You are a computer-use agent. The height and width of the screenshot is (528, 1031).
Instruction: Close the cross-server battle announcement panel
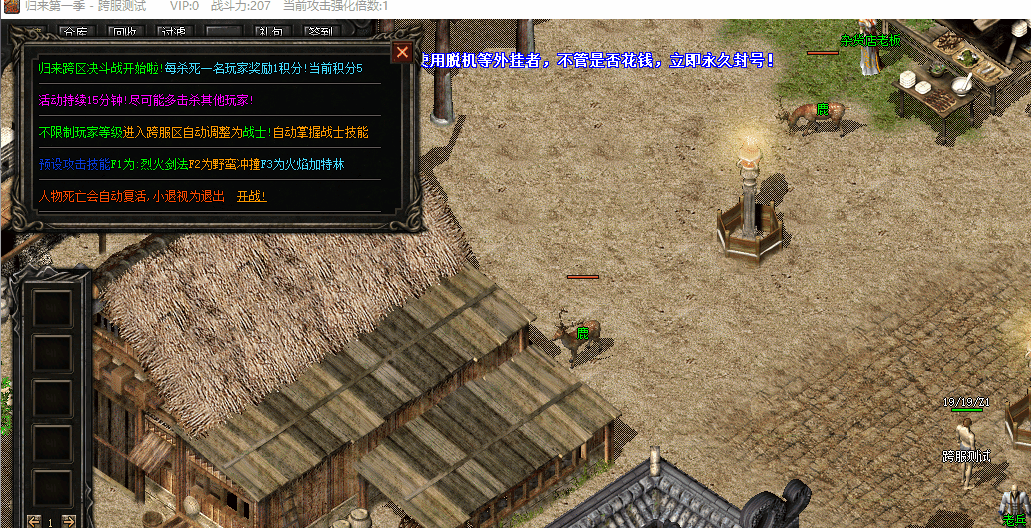pyautogui.click(x=402, y=53)
